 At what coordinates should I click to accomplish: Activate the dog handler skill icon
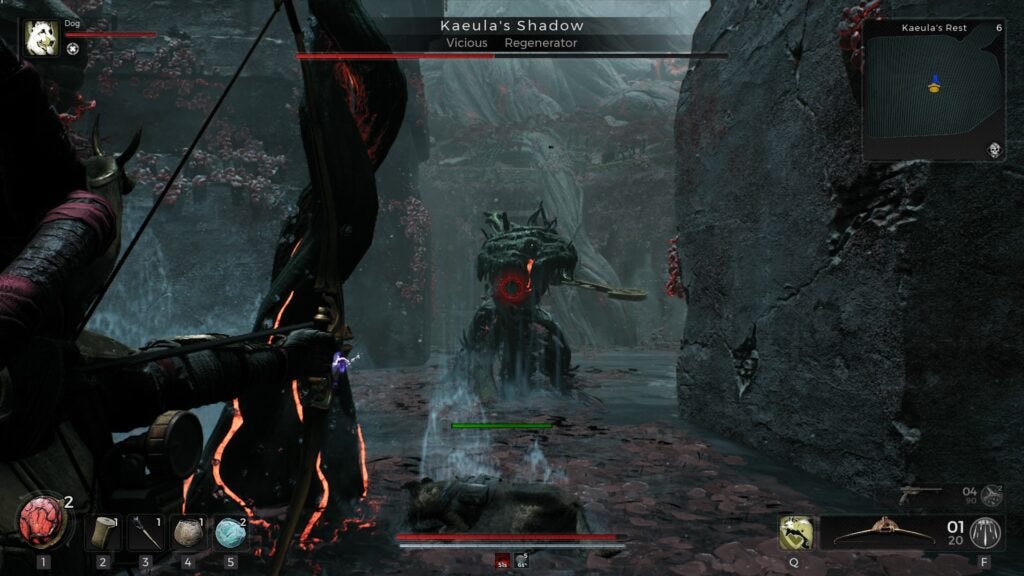795,533
